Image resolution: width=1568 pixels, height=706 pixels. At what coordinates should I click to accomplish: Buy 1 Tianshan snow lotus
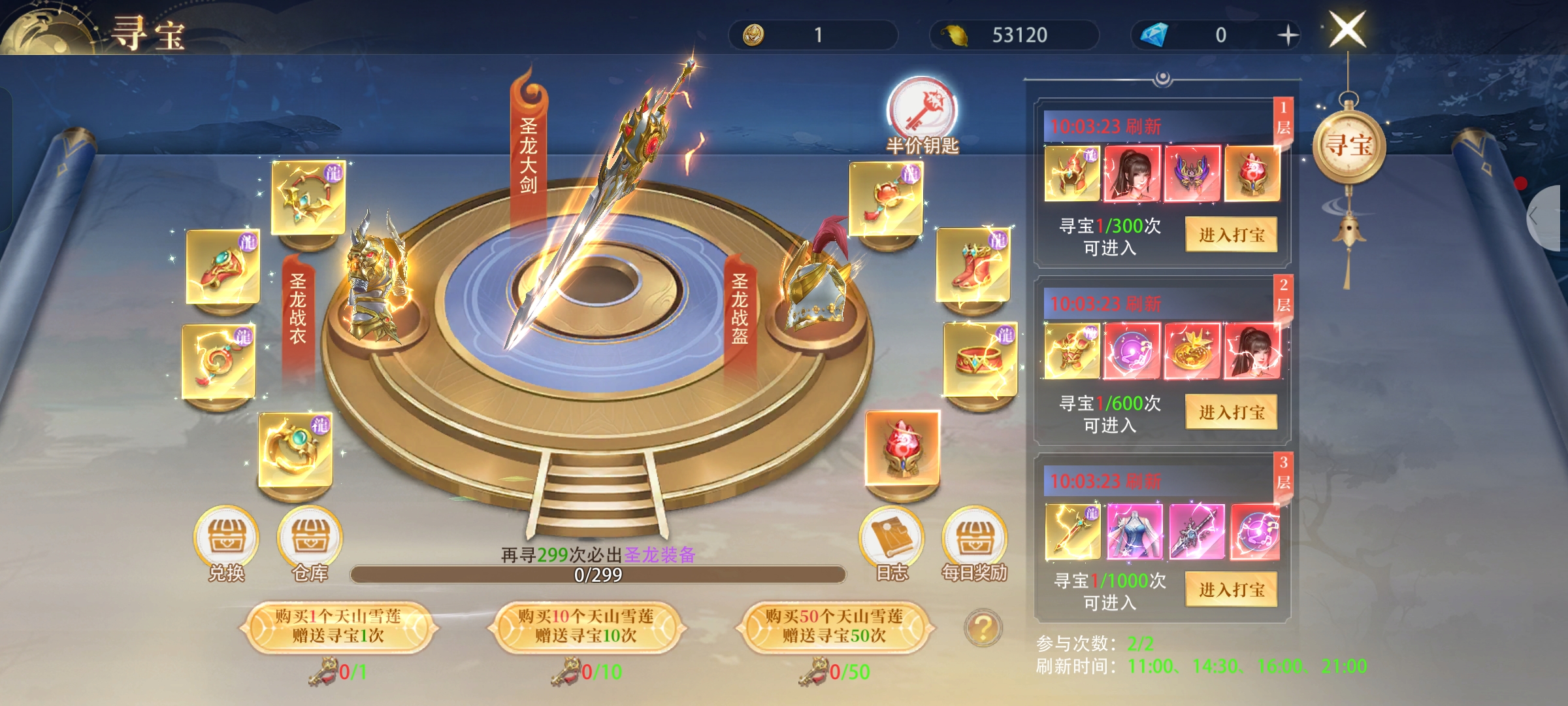[x=338, y=626]
